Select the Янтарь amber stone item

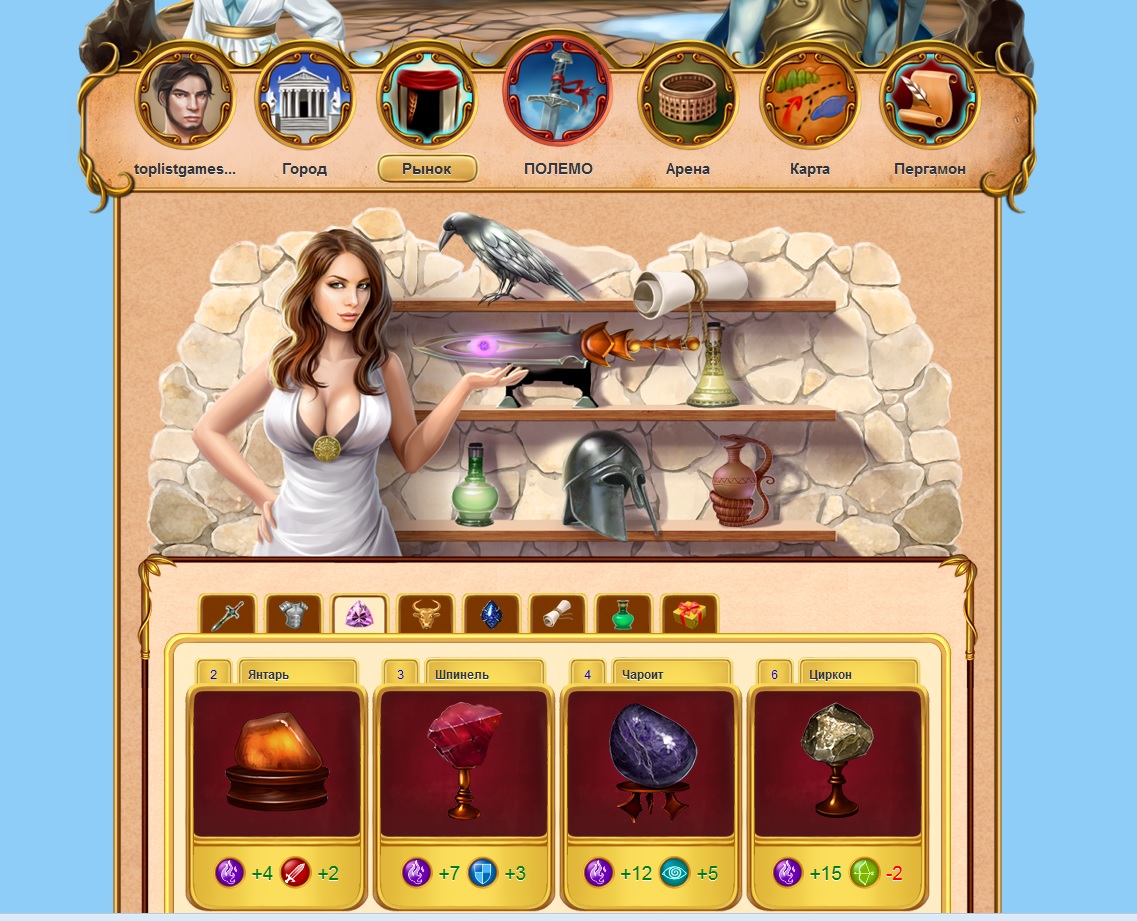pos(276,762)
